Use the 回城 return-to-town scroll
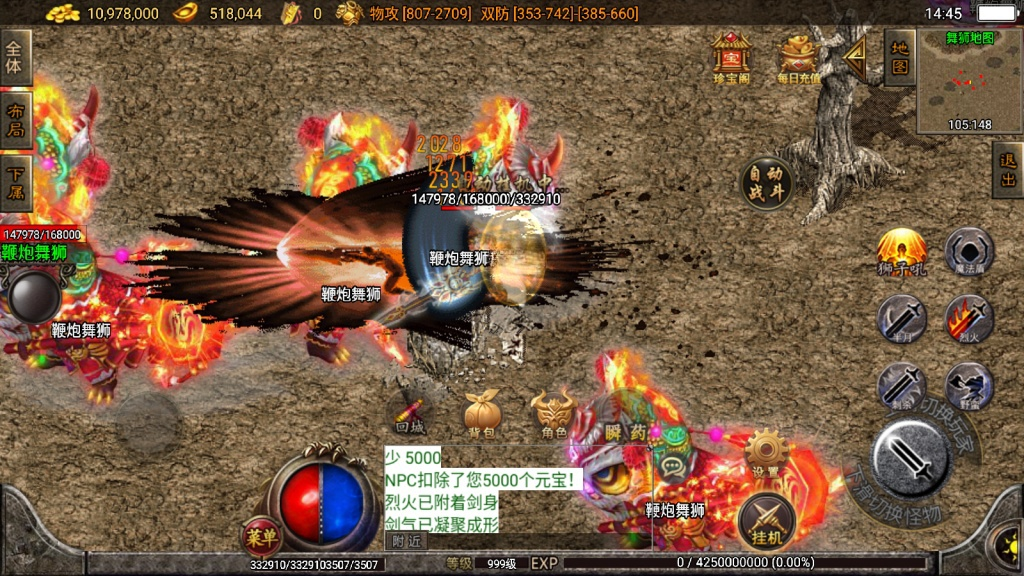 point(409,412)
